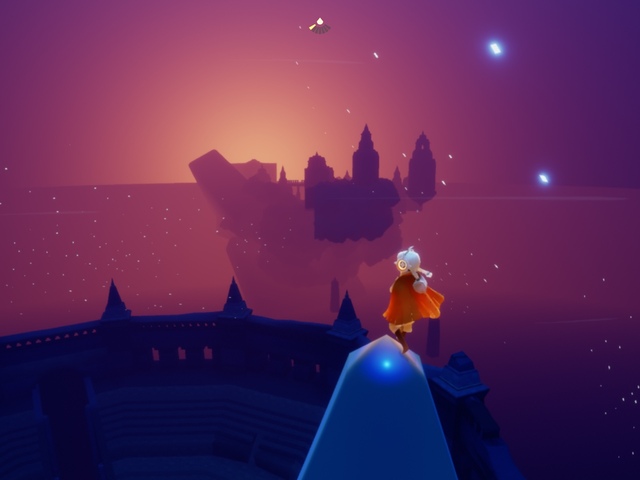Tap the cape wing energy fan icon
This screenshot has height=480, width=640.
click(x=319, y=26)
